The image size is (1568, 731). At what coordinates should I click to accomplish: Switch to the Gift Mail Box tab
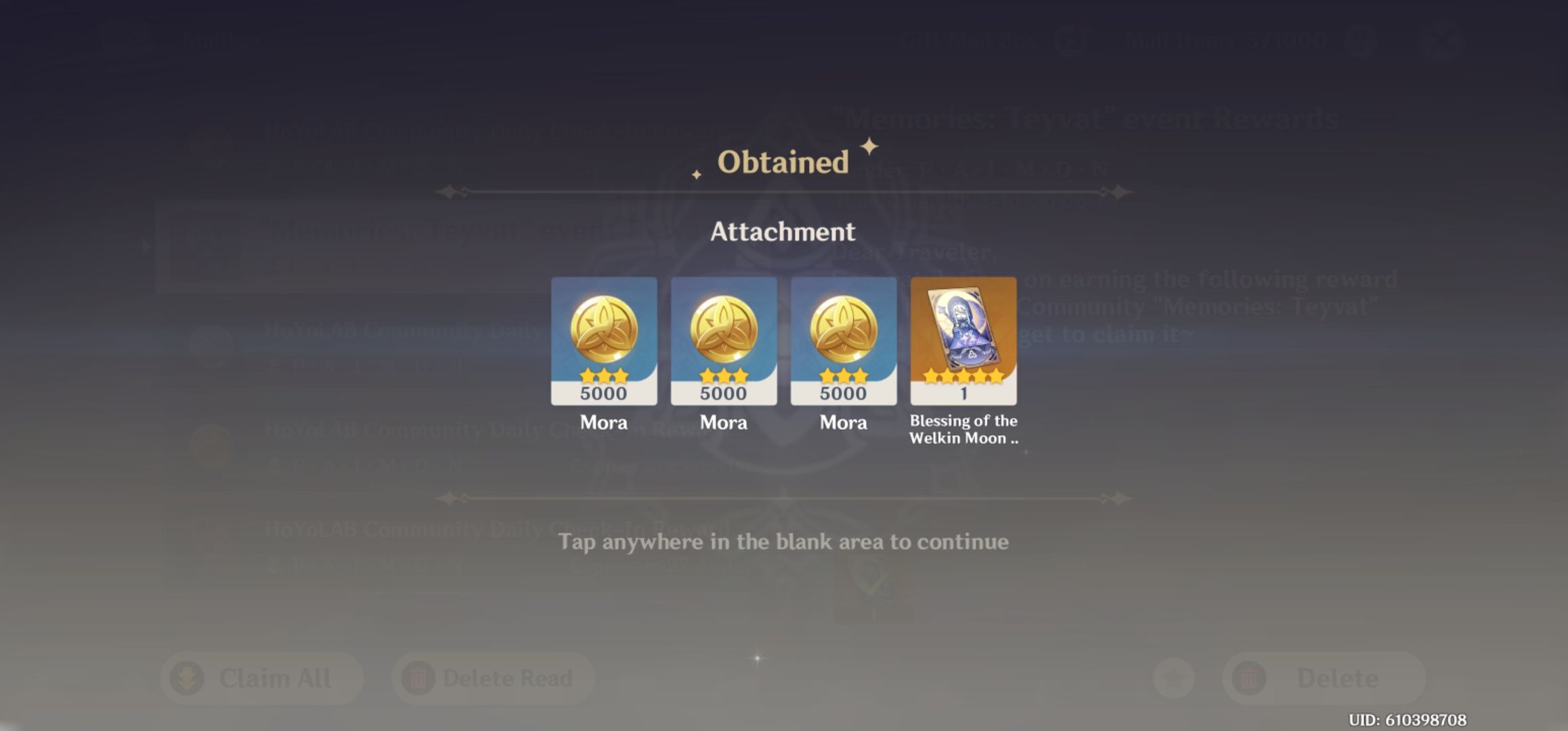[x=968, y=41]
